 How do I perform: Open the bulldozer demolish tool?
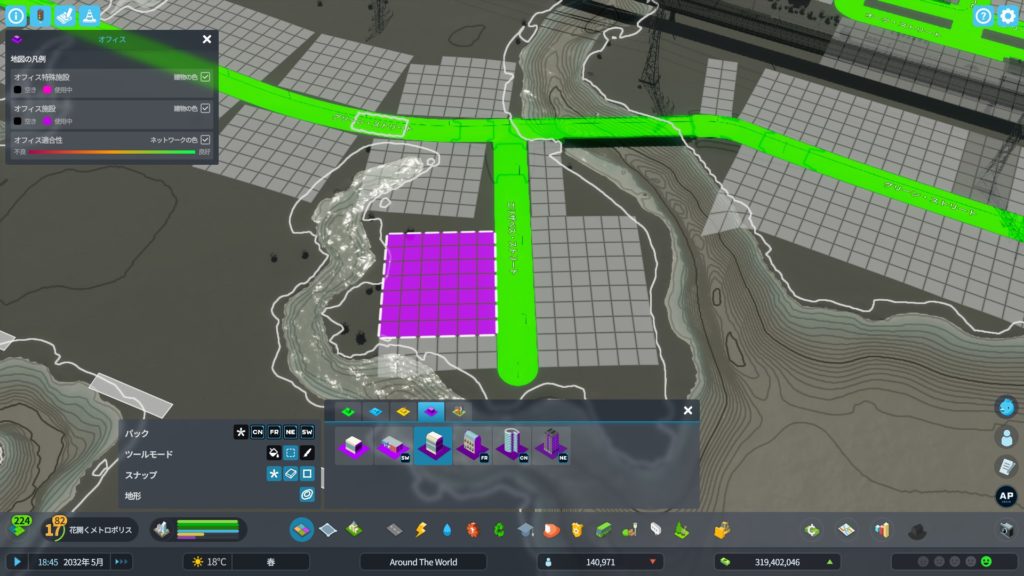pyautogui.click(x=721, y=529)
